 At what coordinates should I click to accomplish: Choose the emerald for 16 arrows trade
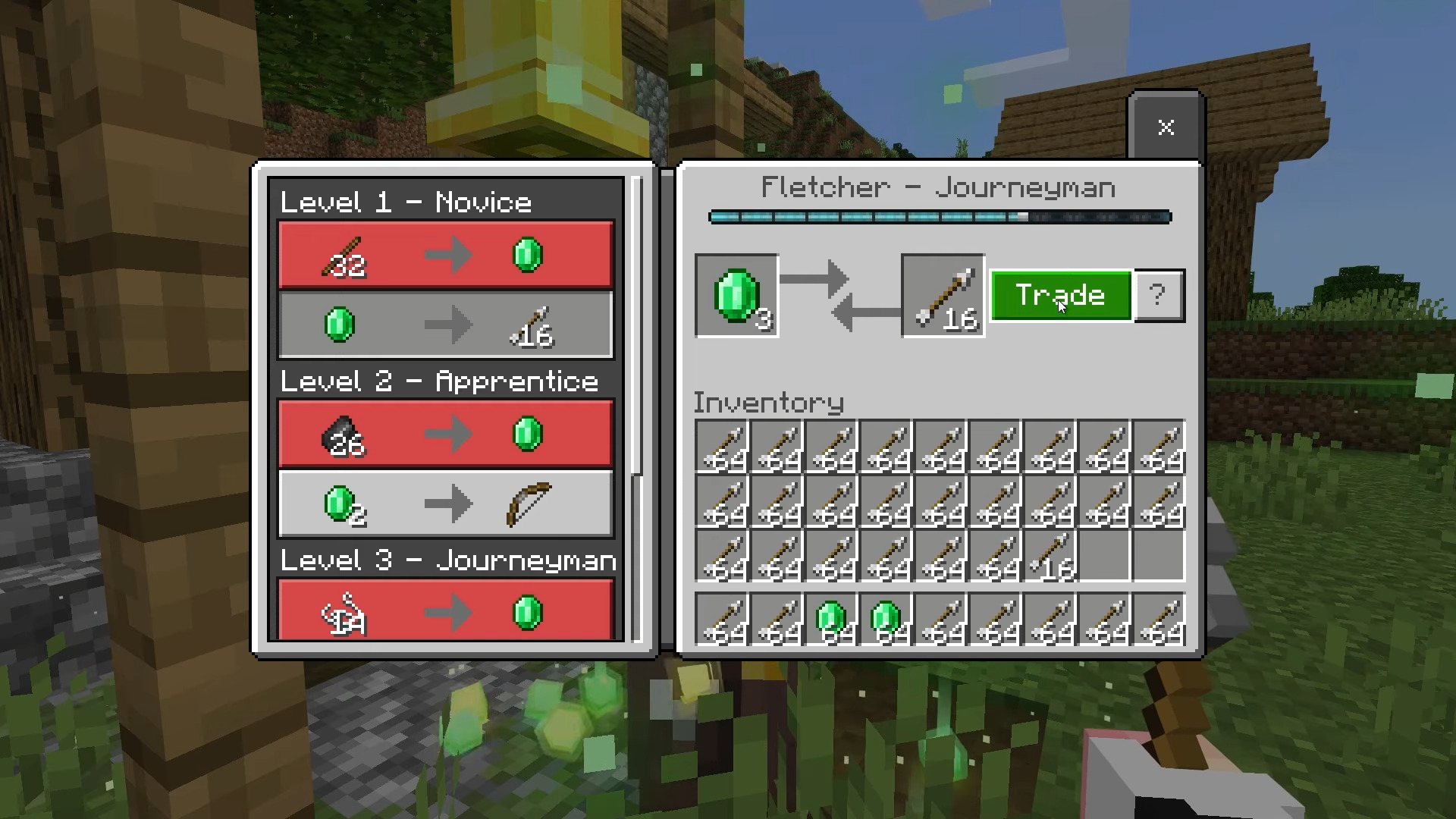446,325
